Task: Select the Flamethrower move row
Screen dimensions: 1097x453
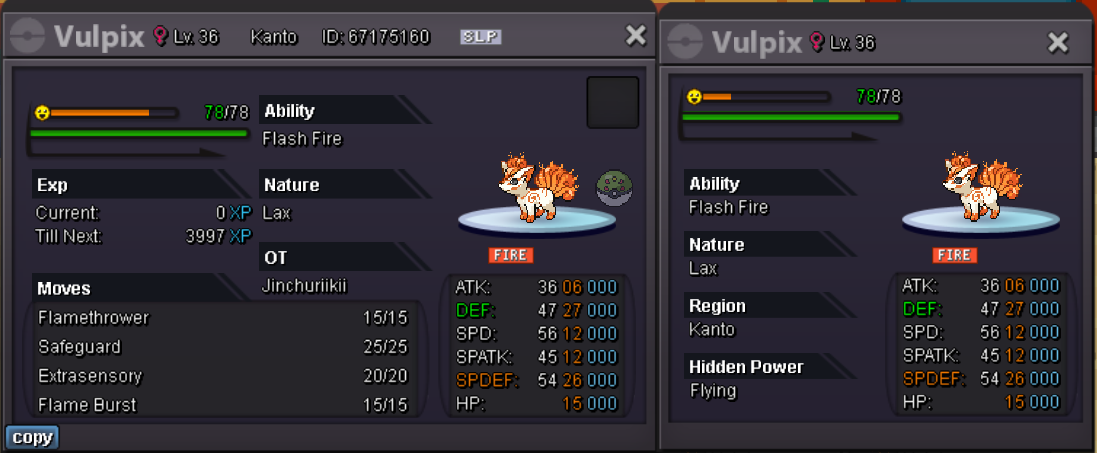Action: click(x=222, y=318)
